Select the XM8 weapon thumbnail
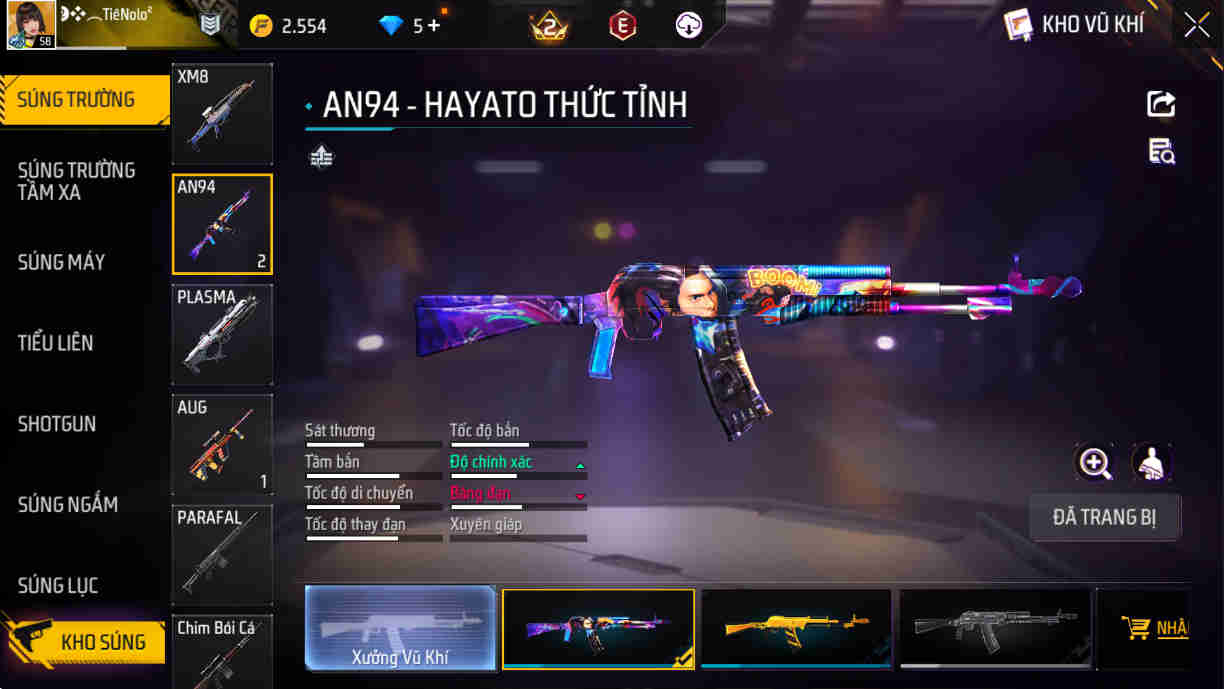 point(222,114)
